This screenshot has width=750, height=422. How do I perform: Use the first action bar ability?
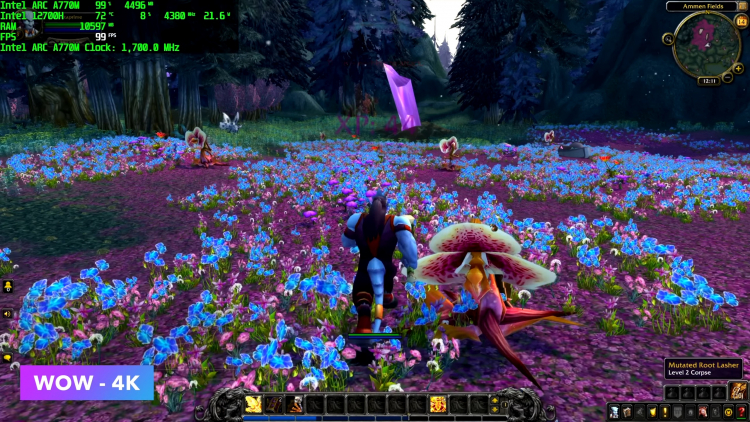pyautogui.click(x=254, y=404)
